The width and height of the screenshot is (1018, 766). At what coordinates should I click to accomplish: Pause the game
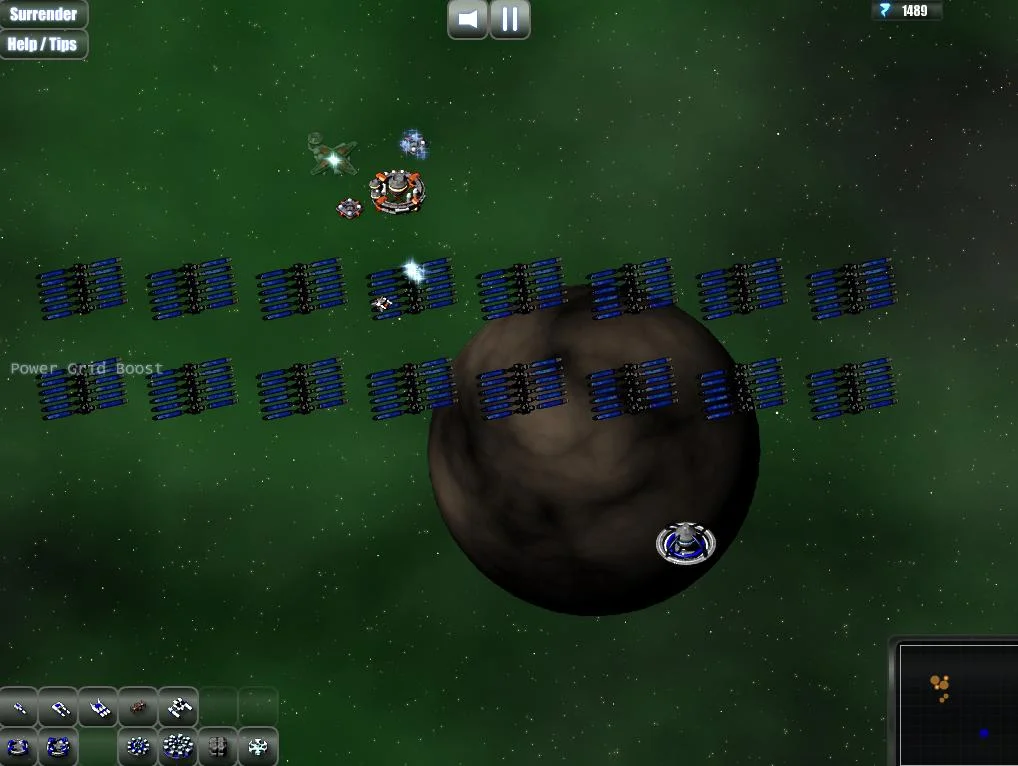[510, 19]
